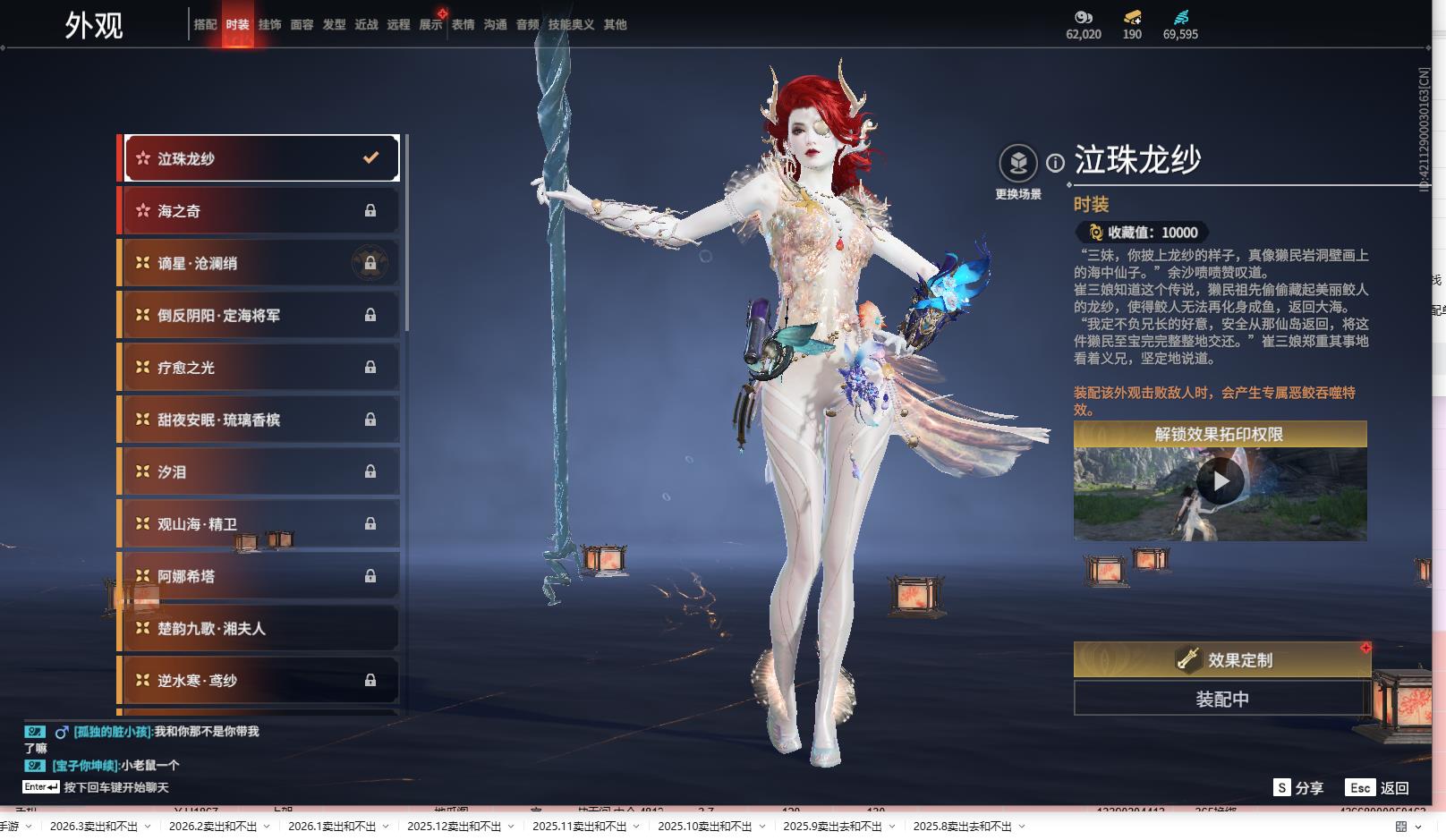This screenshot has width=1446, height=840.
Task: Play the unlock effect preview video
Action: coord(1220,482)
